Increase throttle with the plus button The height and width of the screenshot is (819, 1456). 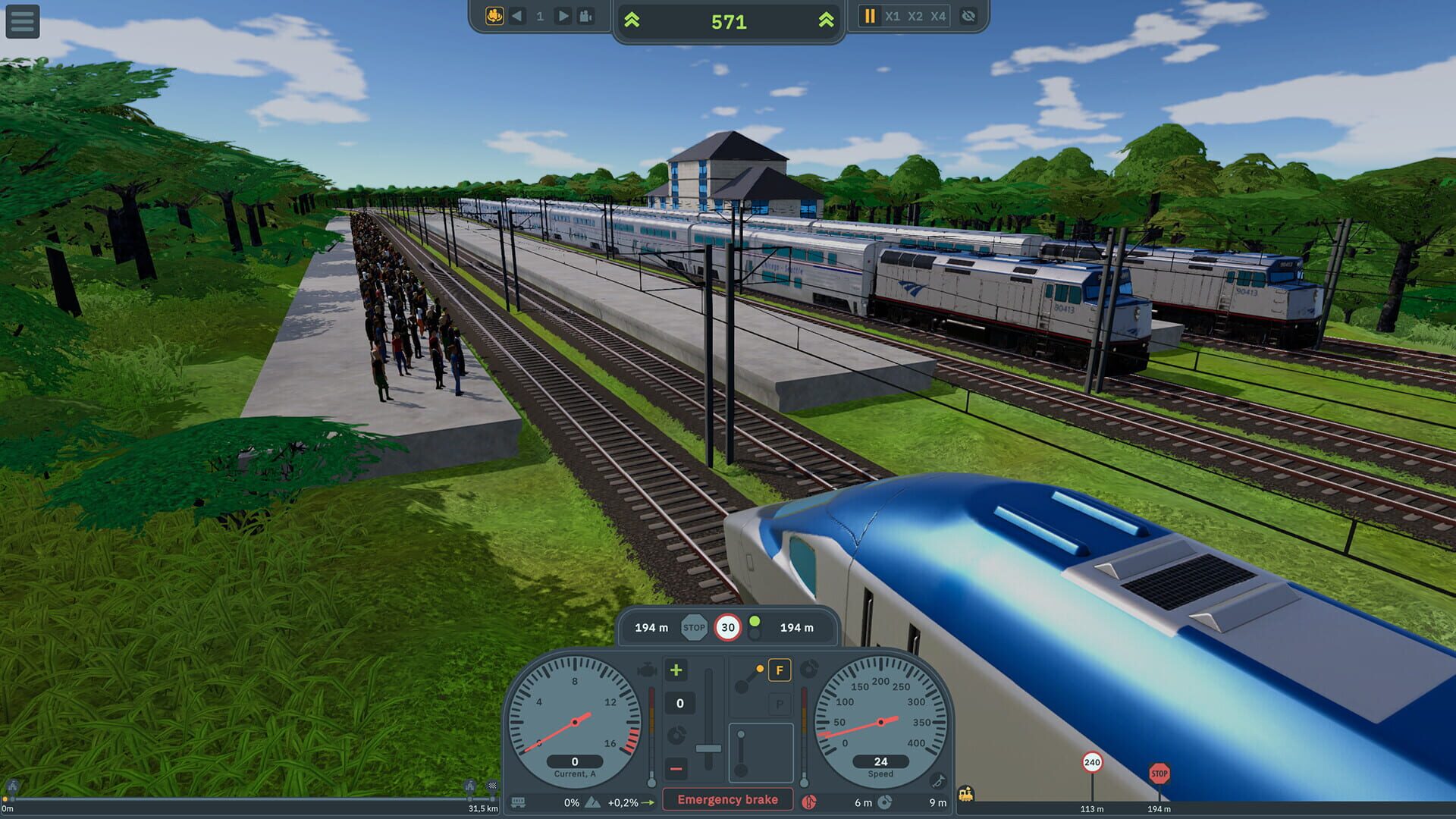tap(676, 670)
